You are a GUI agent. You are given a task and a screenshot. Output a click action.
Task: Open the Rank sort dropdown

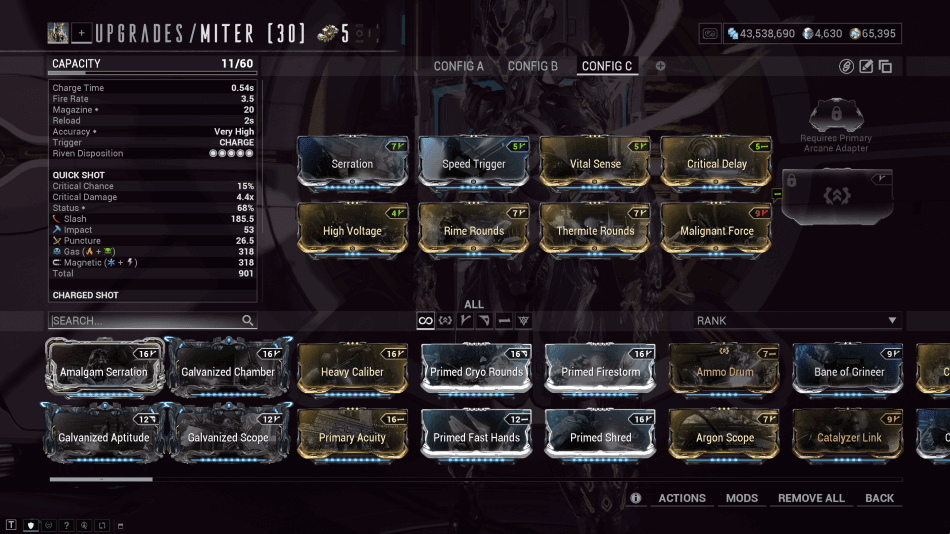798,321
